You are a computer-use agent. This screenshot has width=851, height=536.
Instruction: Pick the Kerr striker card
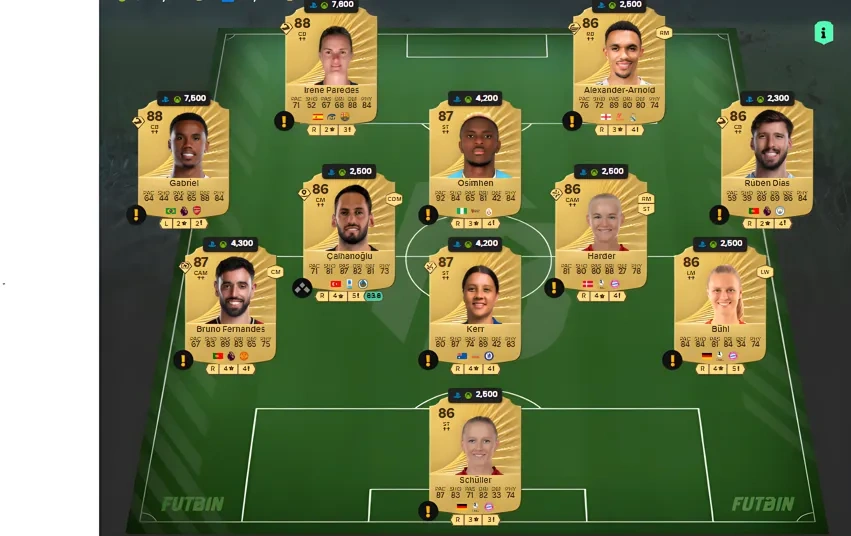(x=475, y=303)
